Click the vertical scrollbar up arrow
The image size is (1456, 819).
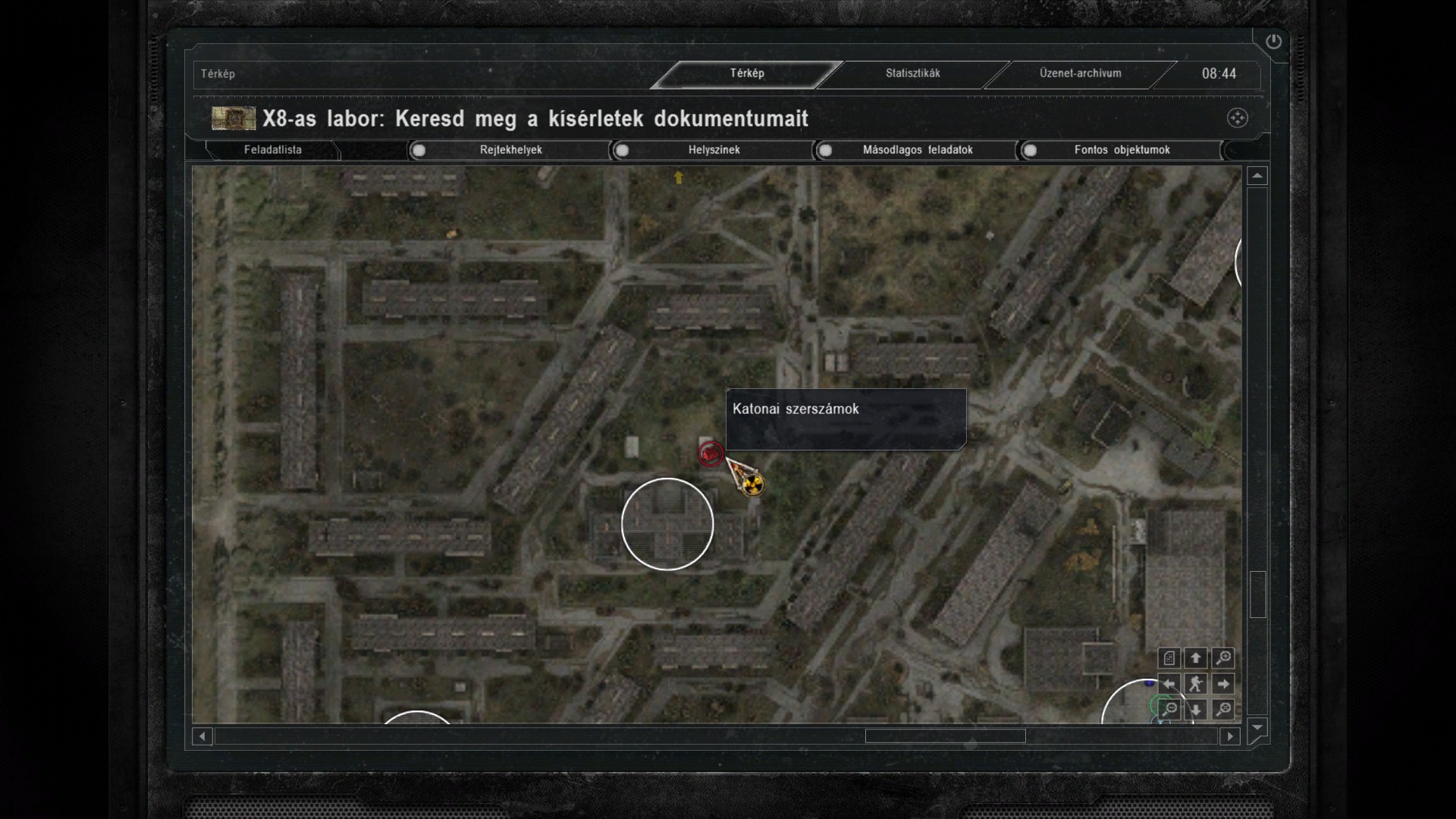[1257, 176]
